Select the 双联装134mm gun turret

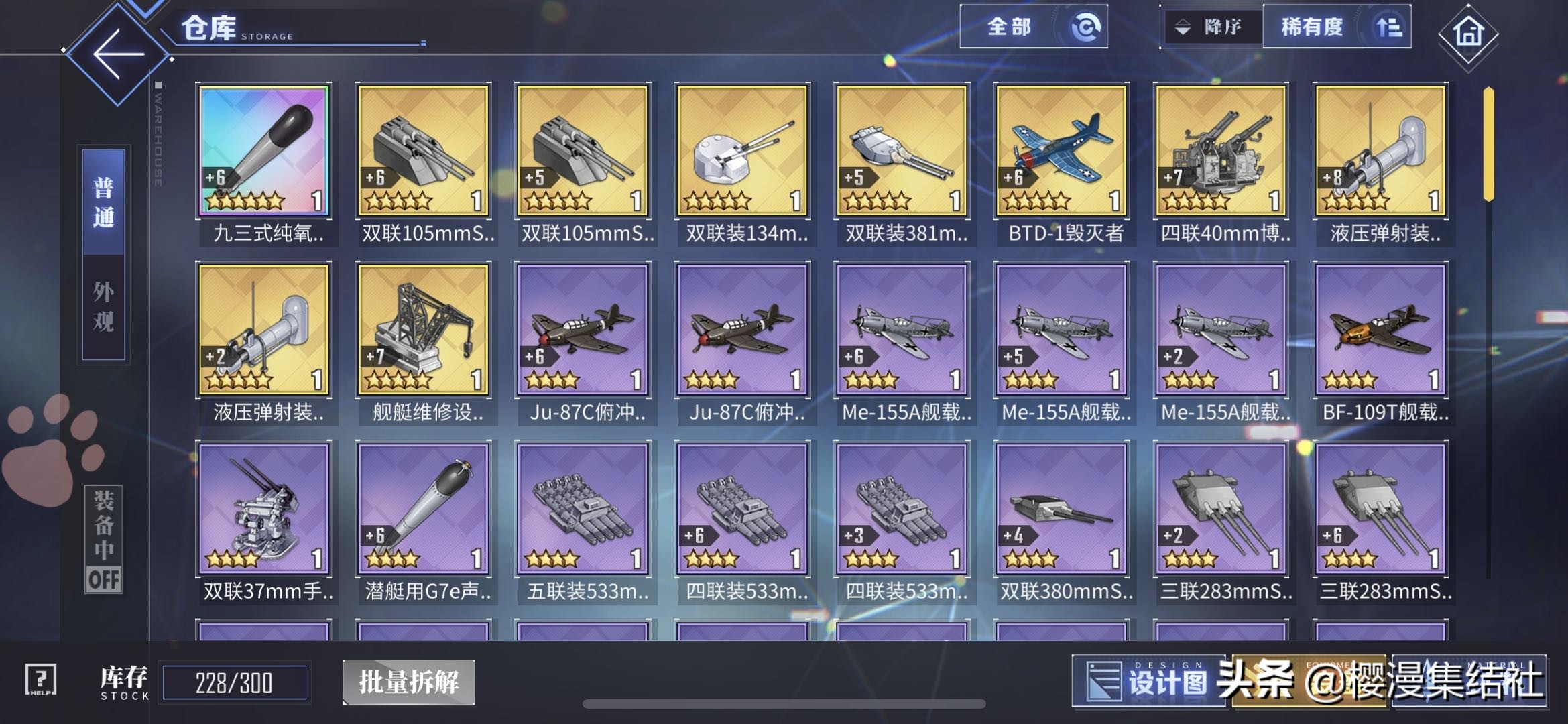click(x=743, y=151)
